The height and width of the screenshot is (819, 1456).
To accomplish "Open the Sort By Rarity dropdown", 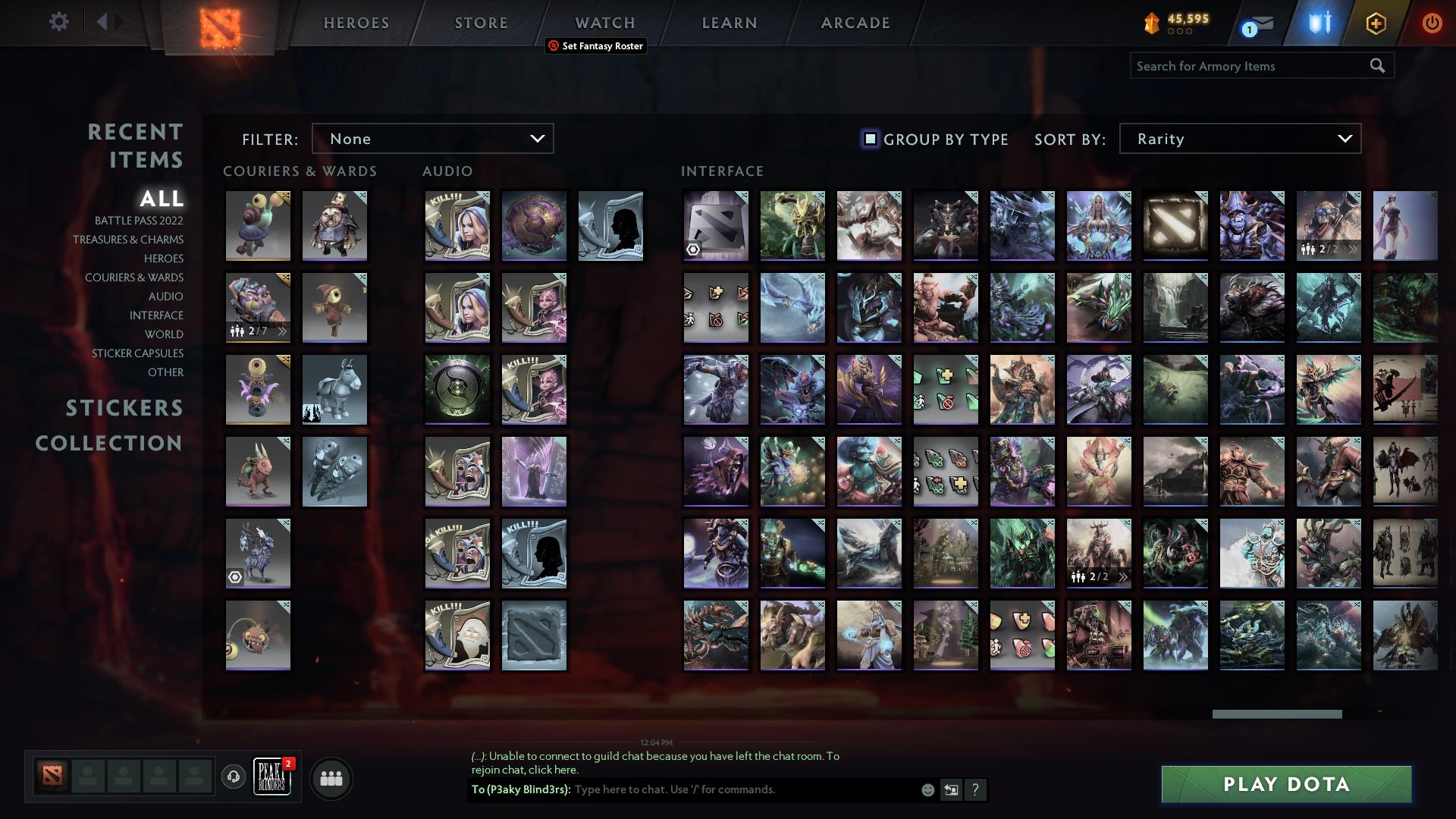I will click(x=1239, y=139).
